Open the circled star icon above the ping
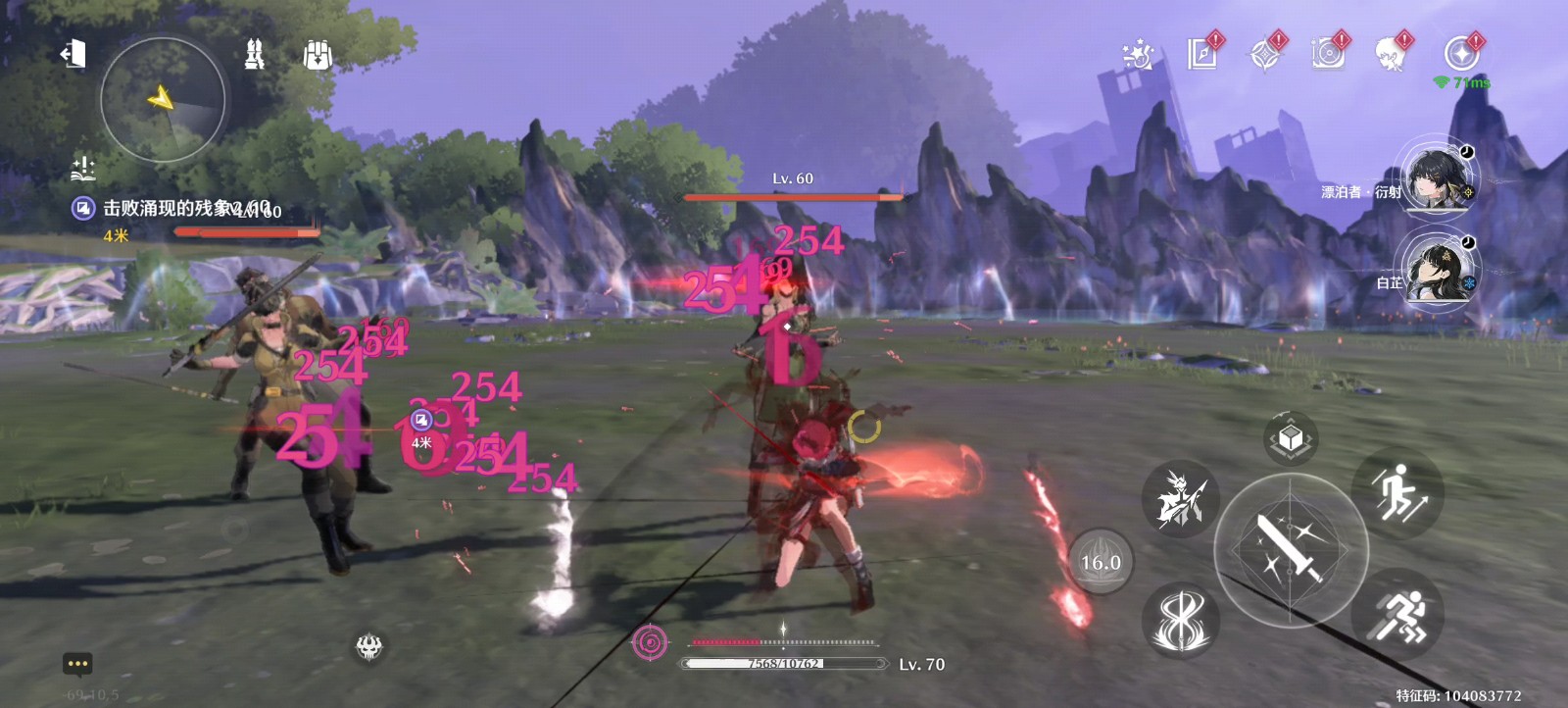This screenshot has width=1568, height=708. [1461, 53]
